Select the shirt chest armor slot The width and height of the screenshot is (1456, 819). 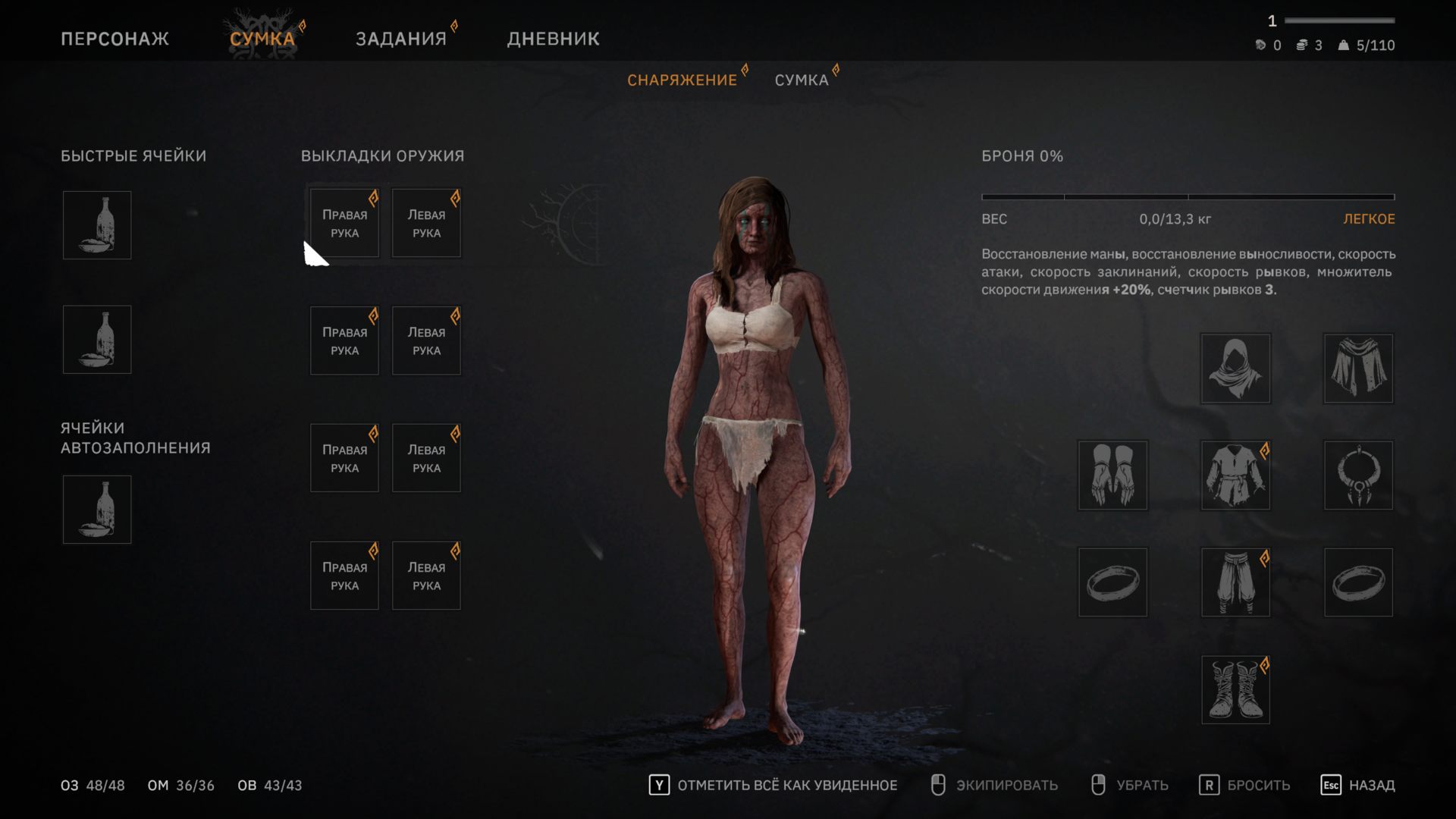click(x=1235, y=475)
